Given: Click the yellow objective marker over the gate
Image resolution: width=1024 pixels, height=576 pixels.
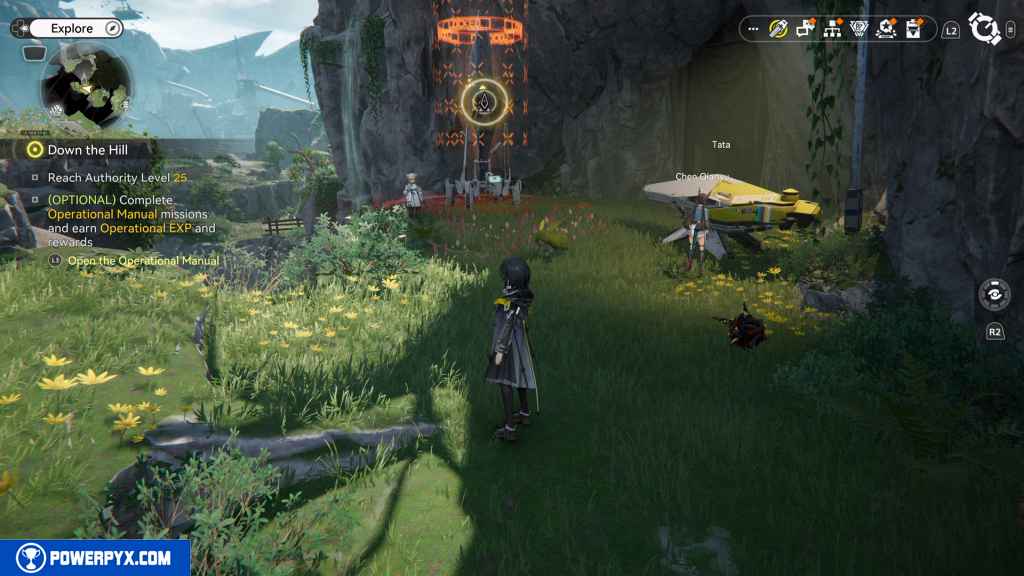Looking at the screenshot, I should 485,102.
